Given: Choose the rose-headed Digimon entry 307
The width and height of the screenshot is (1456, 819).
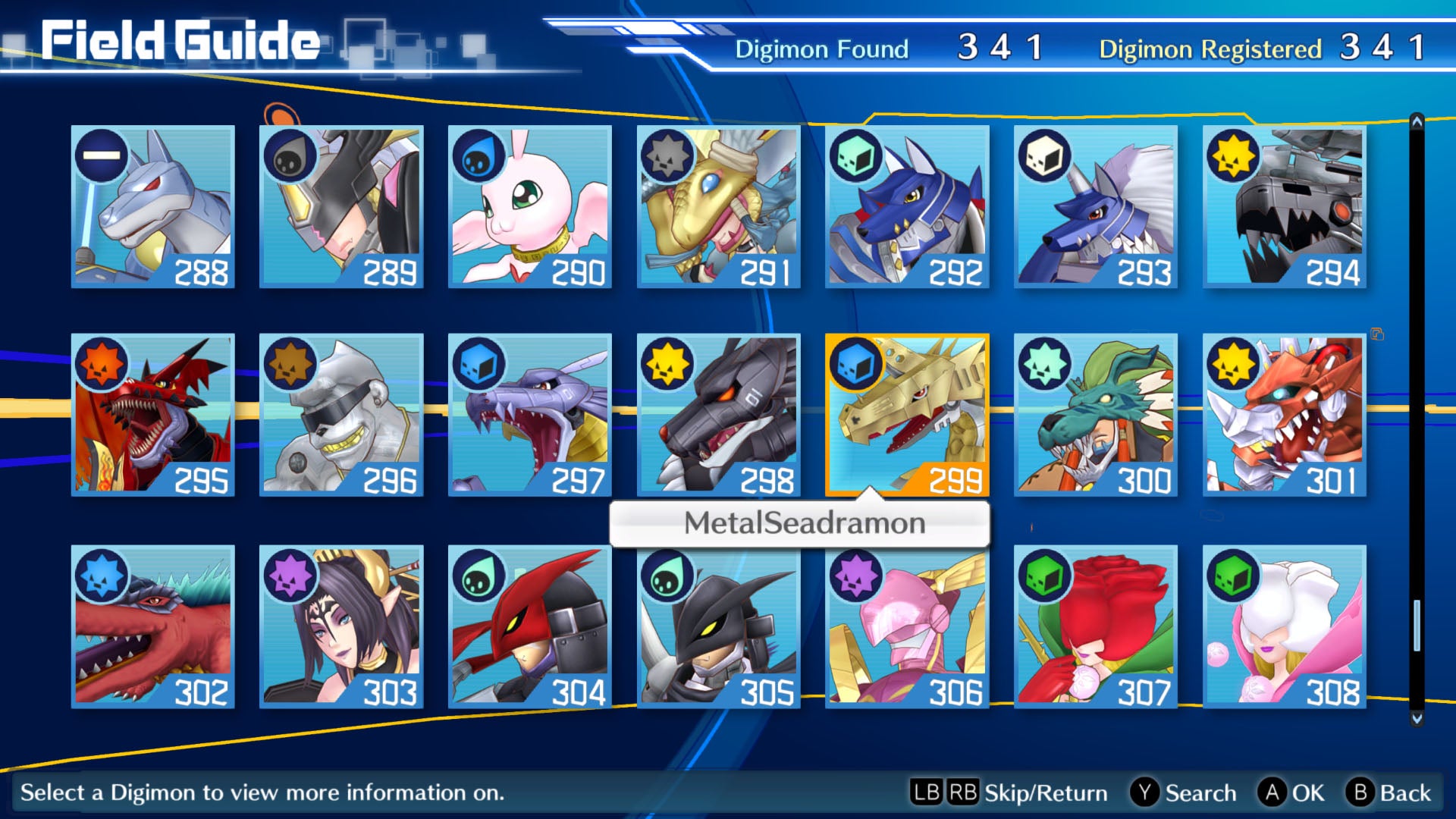Looking at the screenshot, I should 1095,626.
